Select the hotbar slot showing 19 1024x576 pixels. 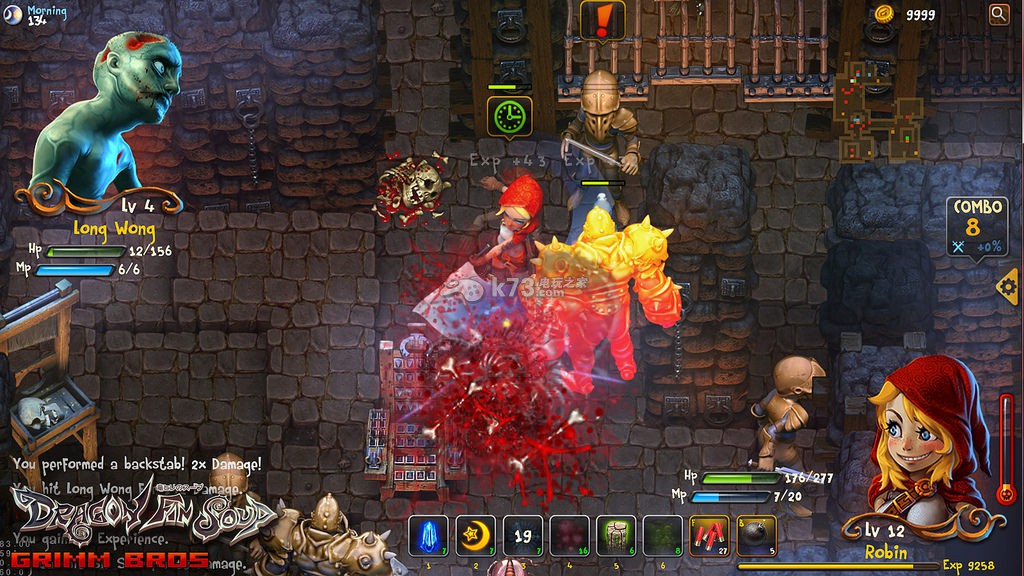522,536
